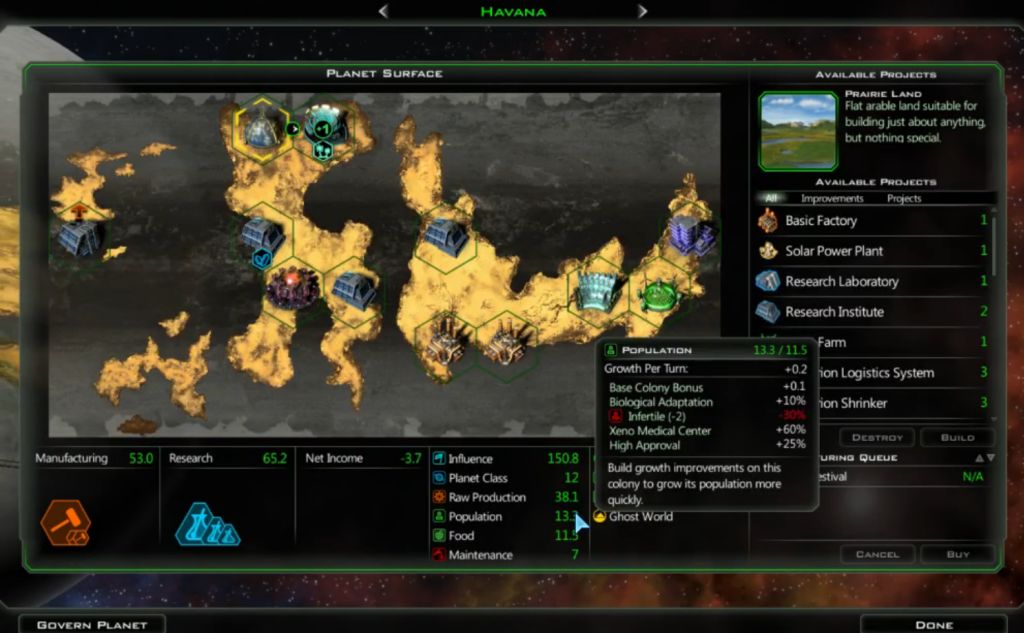Select Solar Power Plant project
The image size is (1024, 633).
833,251
